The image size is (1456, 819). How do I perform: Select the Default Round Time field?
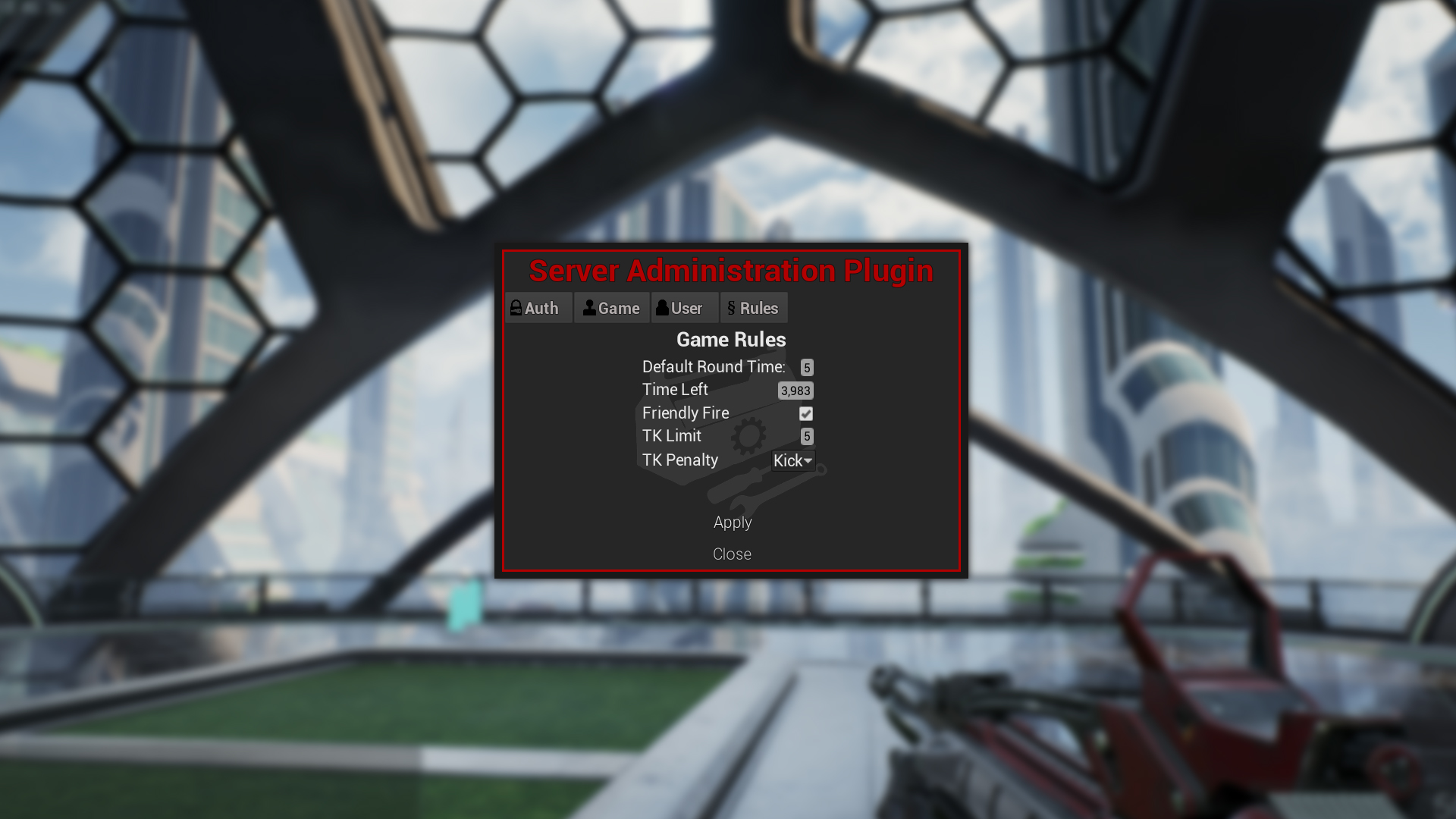point(807,366)
